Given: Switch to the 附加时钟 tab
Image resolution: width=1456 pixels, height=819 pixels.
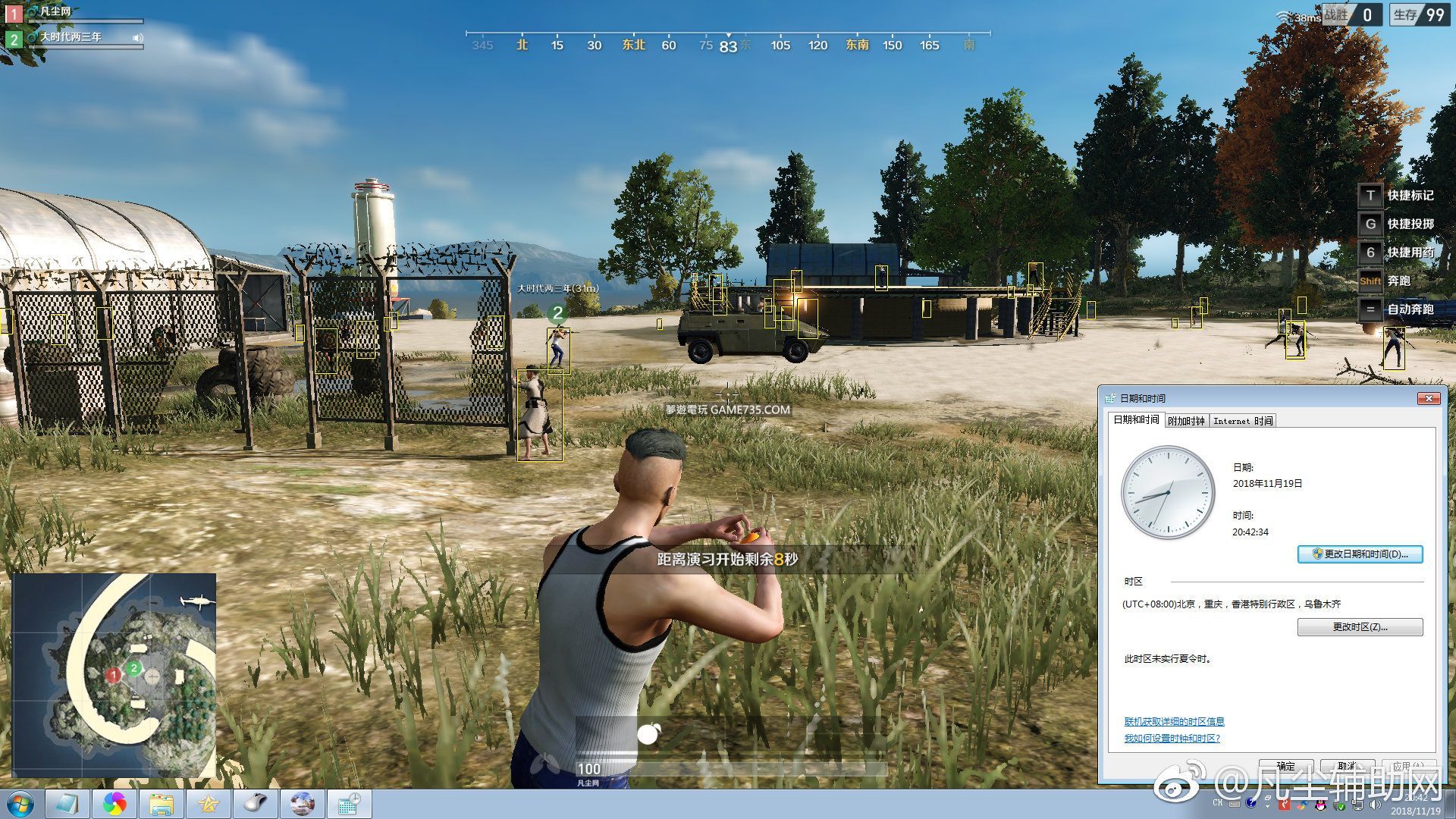Looking at the screenshot, I should [x=1186, y=421].
